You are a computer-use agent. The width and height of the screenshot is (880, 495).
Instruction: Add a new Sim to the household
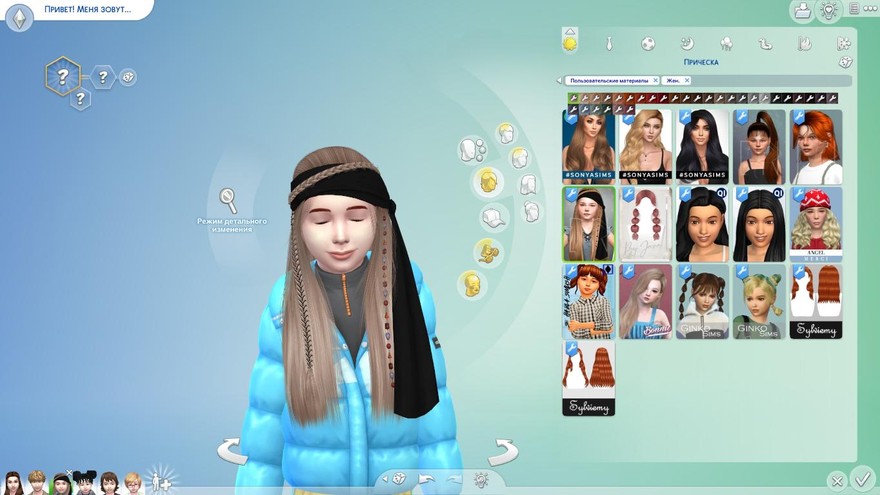(x=158, y=481)
